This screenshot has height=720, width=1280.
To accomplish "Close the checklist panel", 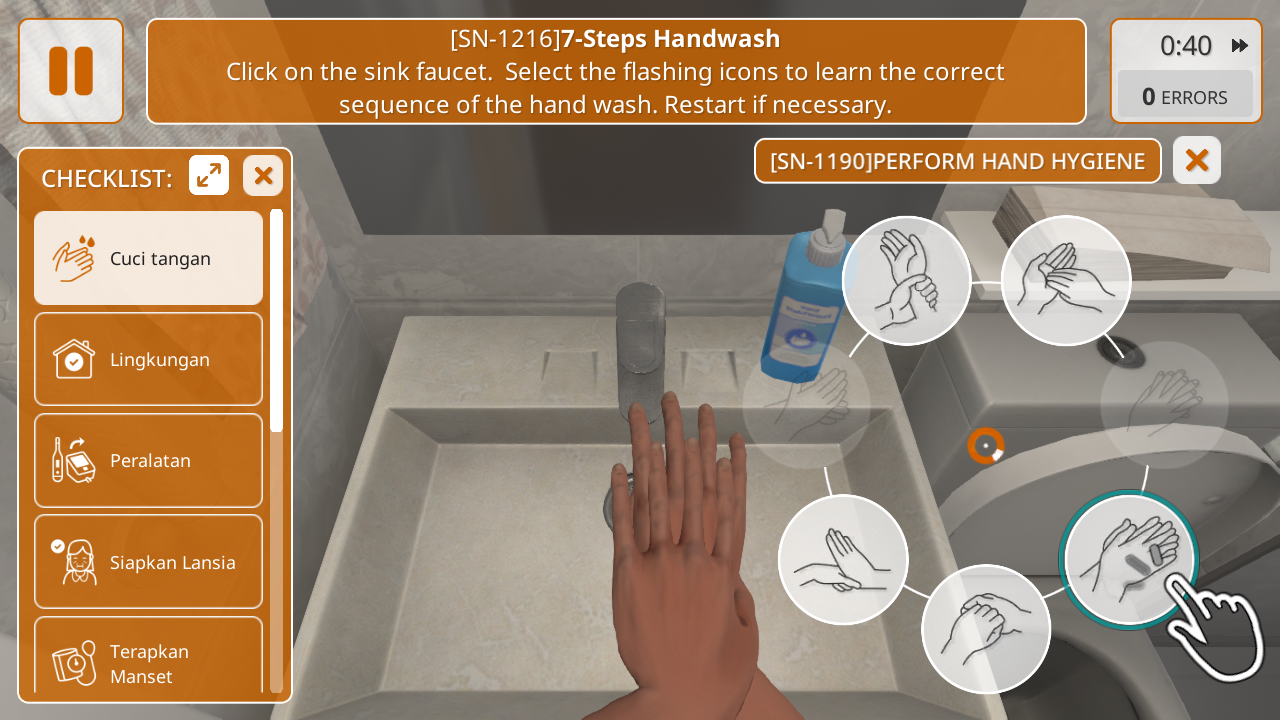I will [263, 176].
